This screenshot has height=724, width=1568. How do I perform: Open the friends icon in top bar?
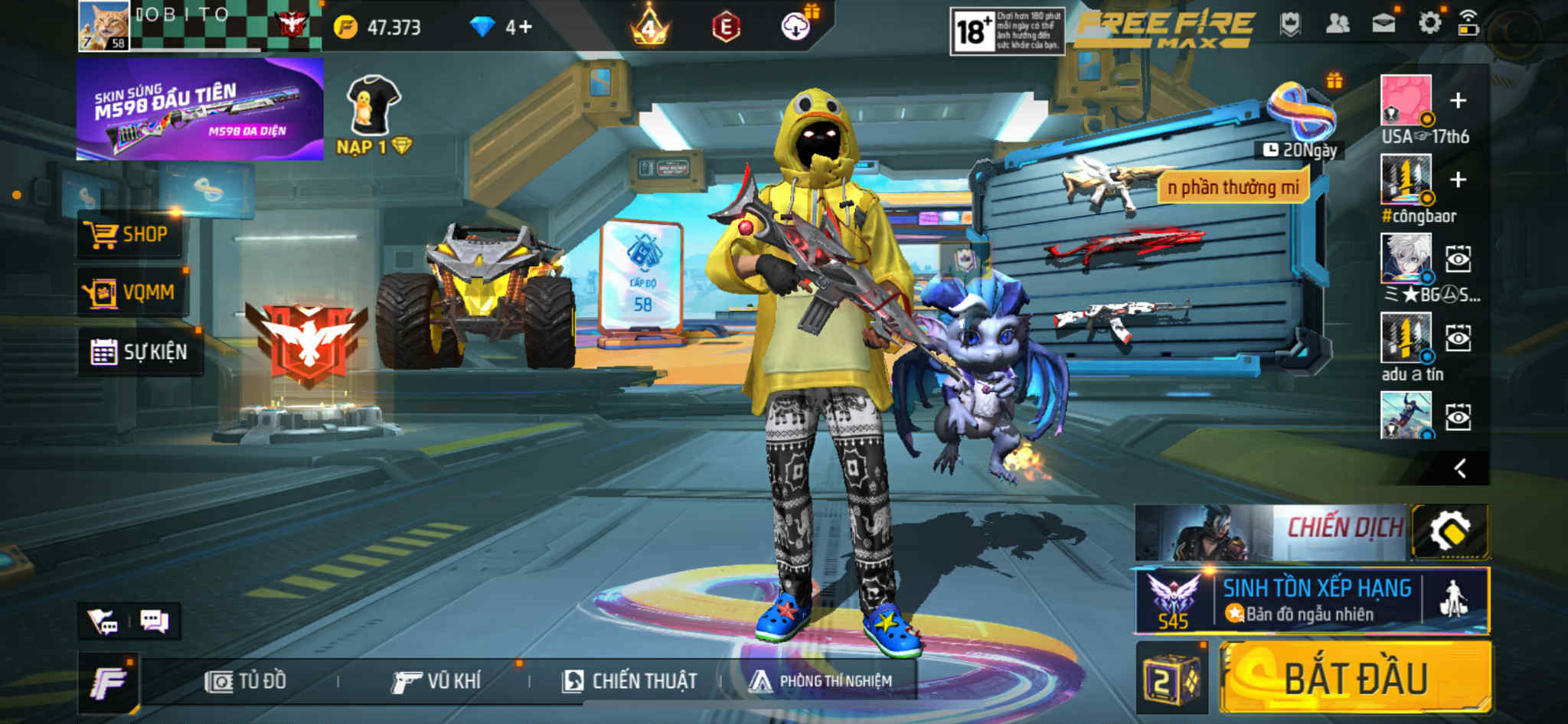click(x=1337, y=24)
